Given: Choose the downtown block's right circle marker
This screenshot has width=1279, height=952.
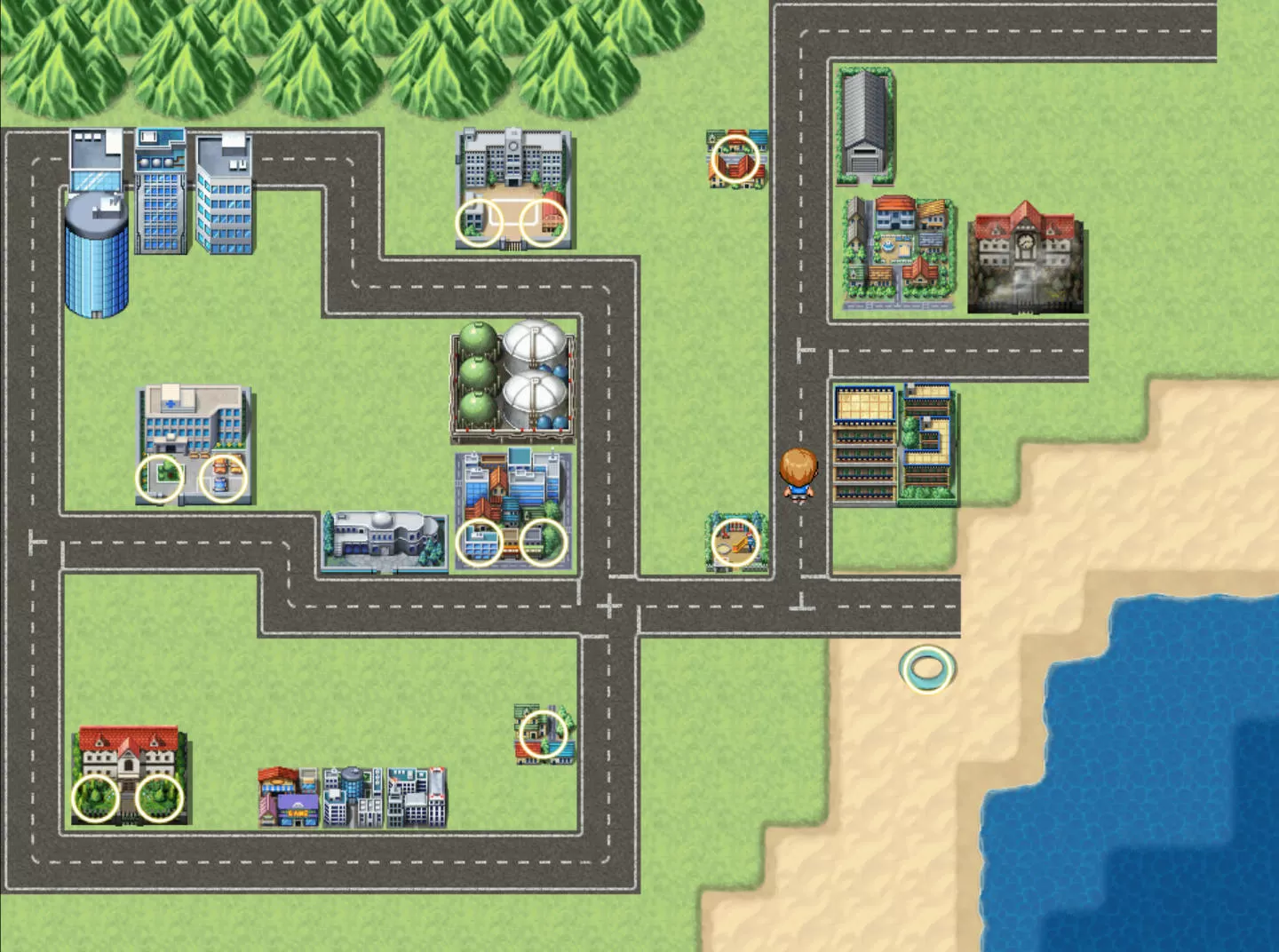Looking at the screenshot, I should tap(543, 542).
